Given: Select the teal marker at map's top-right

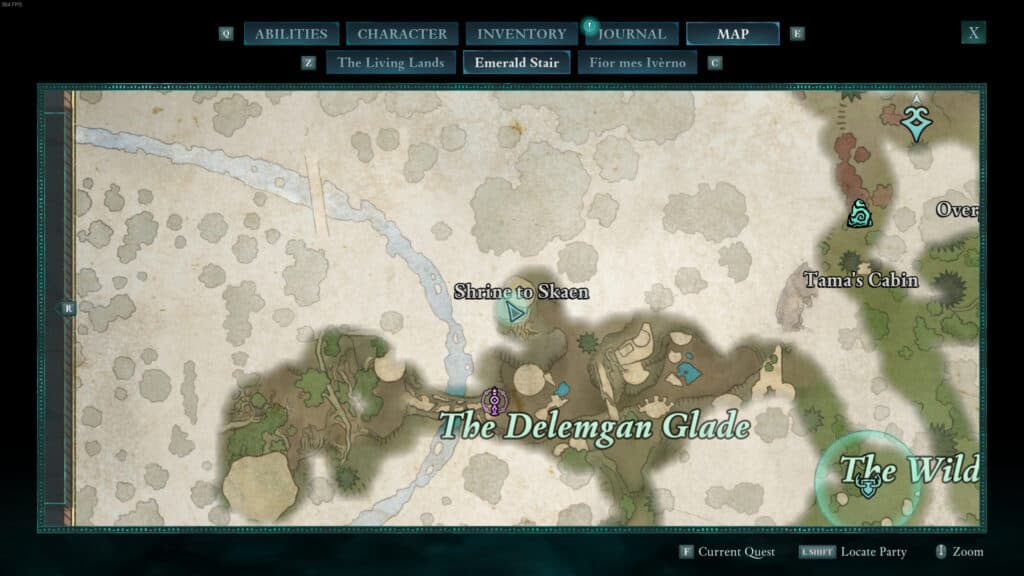Looking at the screenshot, I should pos(915,120).
